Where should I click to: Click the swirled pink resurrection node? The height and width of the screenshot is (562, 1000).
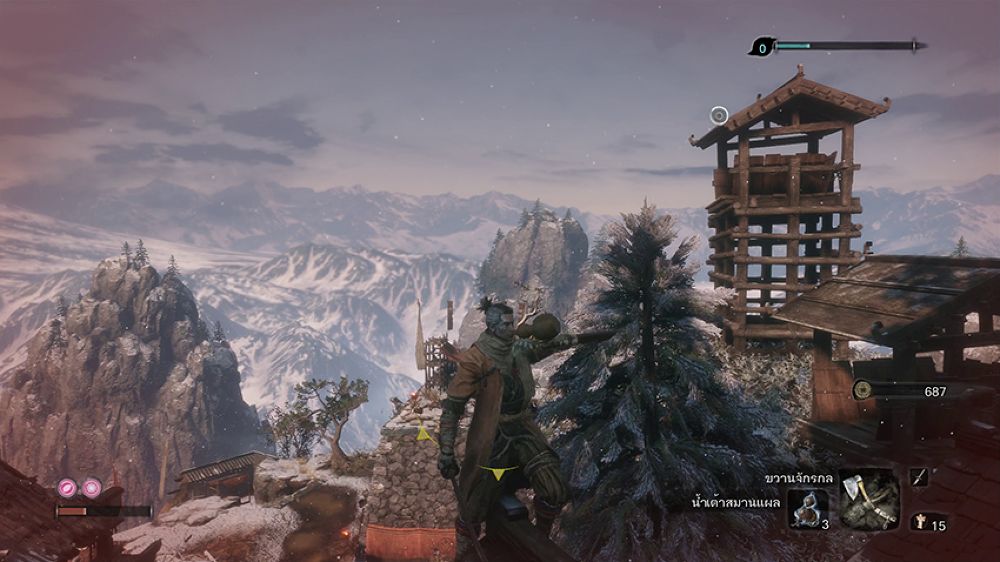(x=68, y=488)
